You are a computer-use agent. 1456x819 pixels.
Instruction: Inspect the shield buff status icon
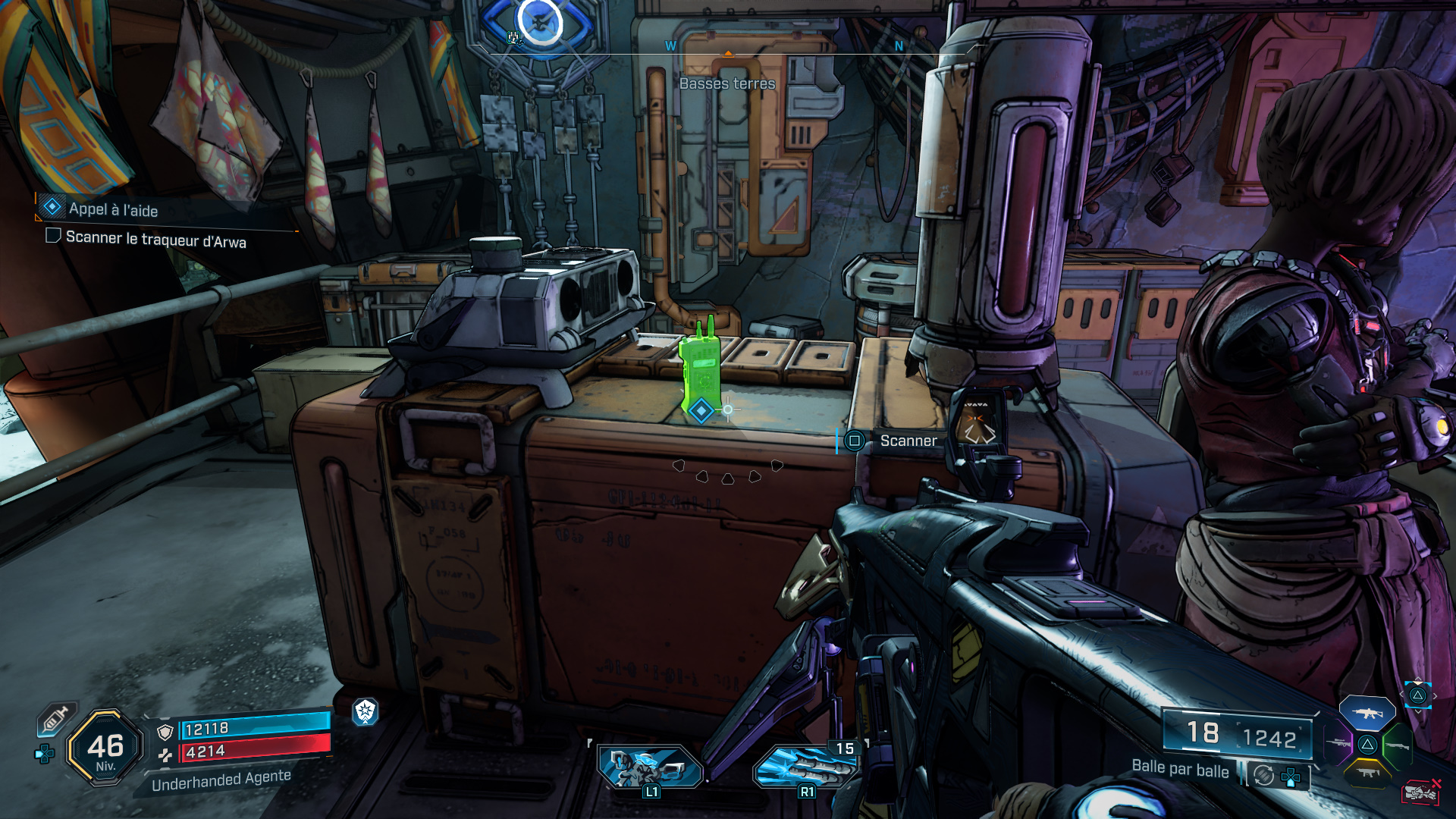(x=366, y=711)
